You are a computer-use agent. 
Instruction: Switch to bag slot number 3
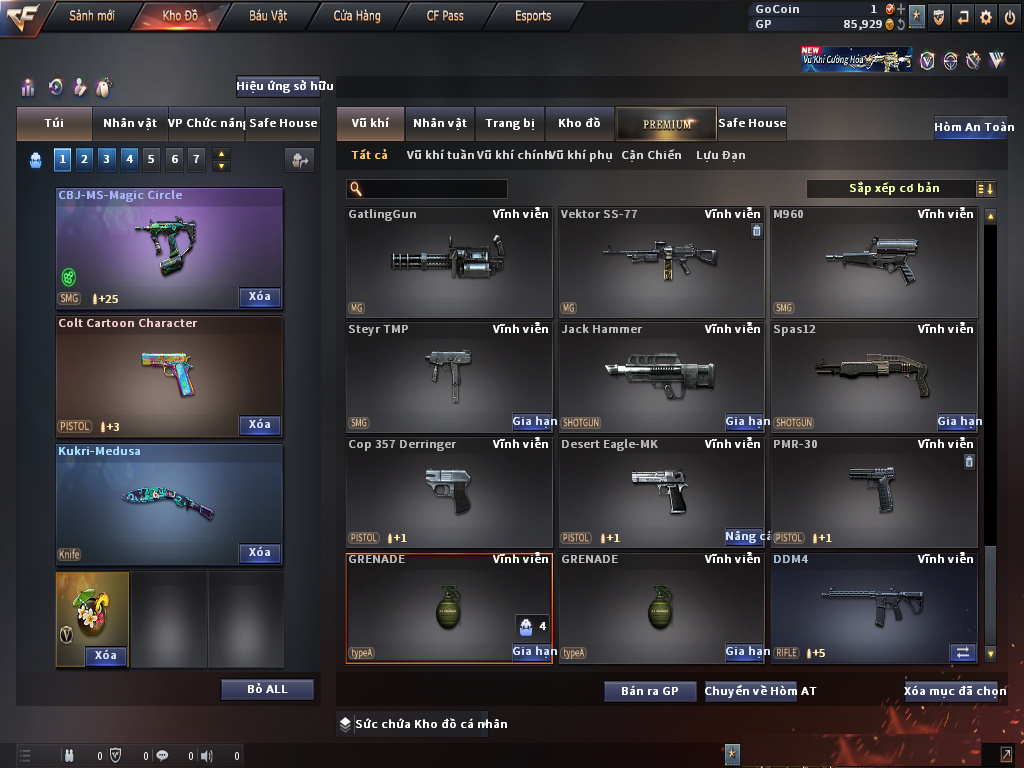pos(106,159)
